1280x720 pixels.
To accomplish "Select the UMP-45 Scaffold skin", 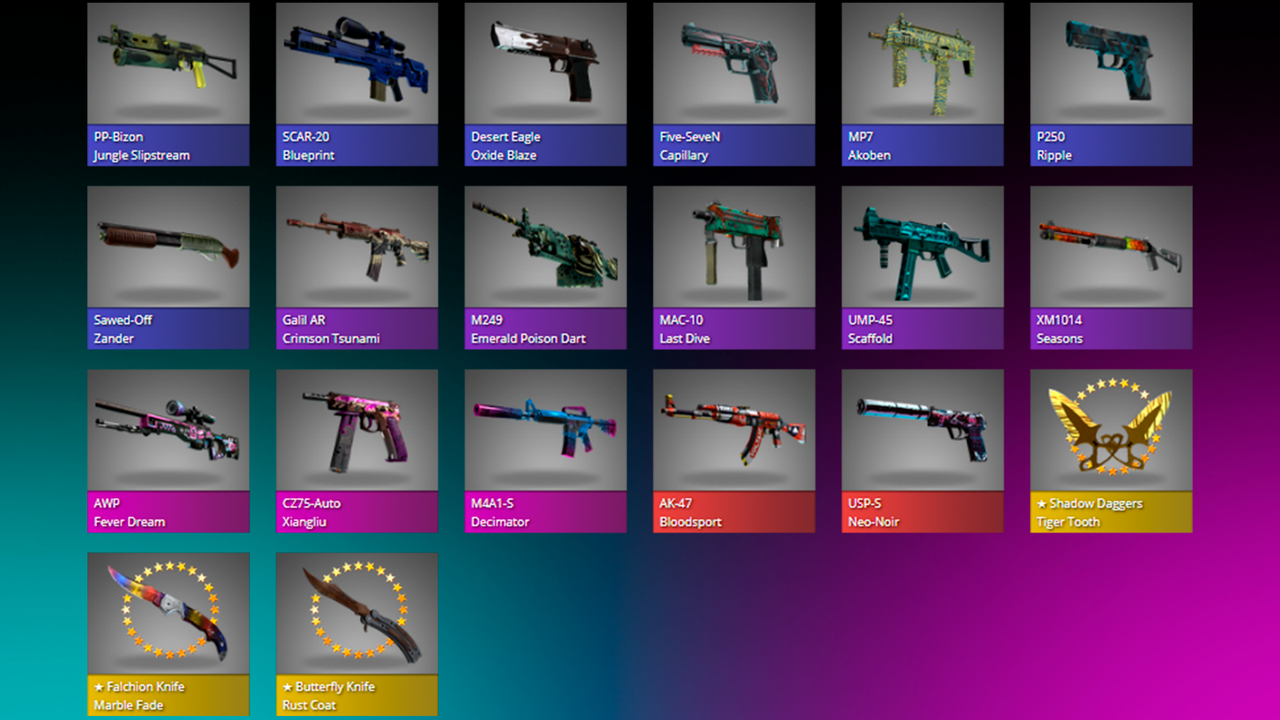I will (922, 267).
